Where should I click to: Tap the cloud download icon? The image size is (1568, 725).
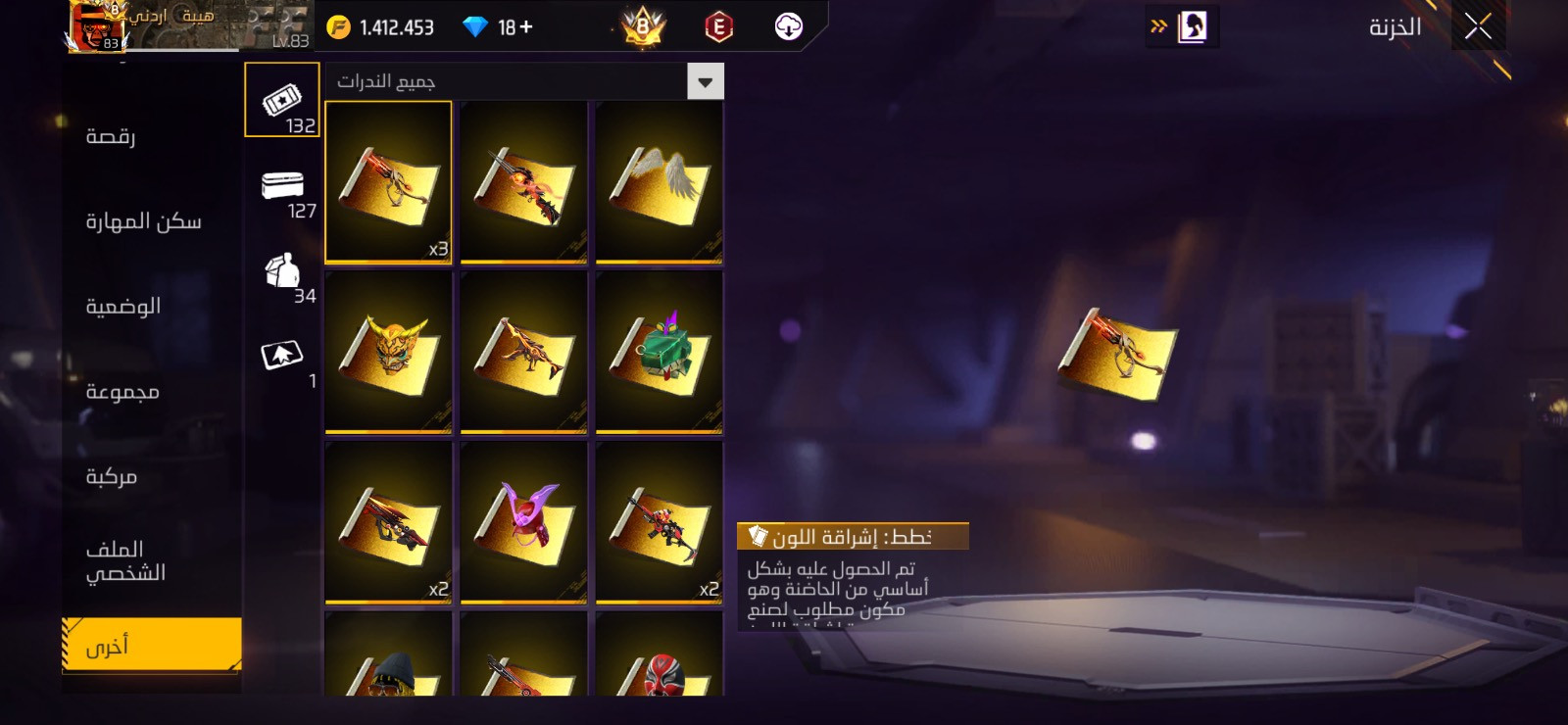[788, 26]
